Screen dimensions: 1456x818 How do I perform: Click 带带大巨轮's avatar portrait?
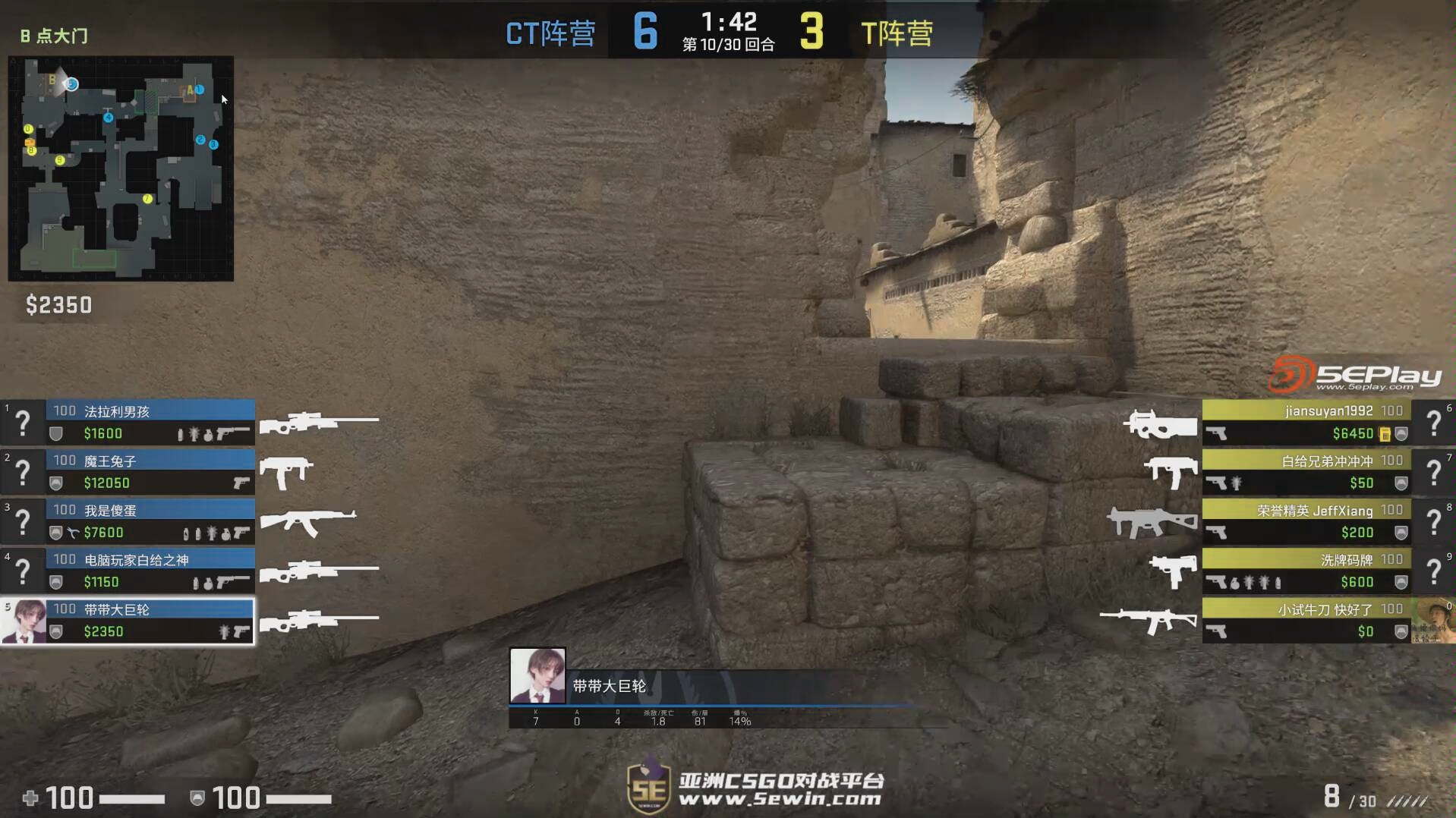click(537, 675)
